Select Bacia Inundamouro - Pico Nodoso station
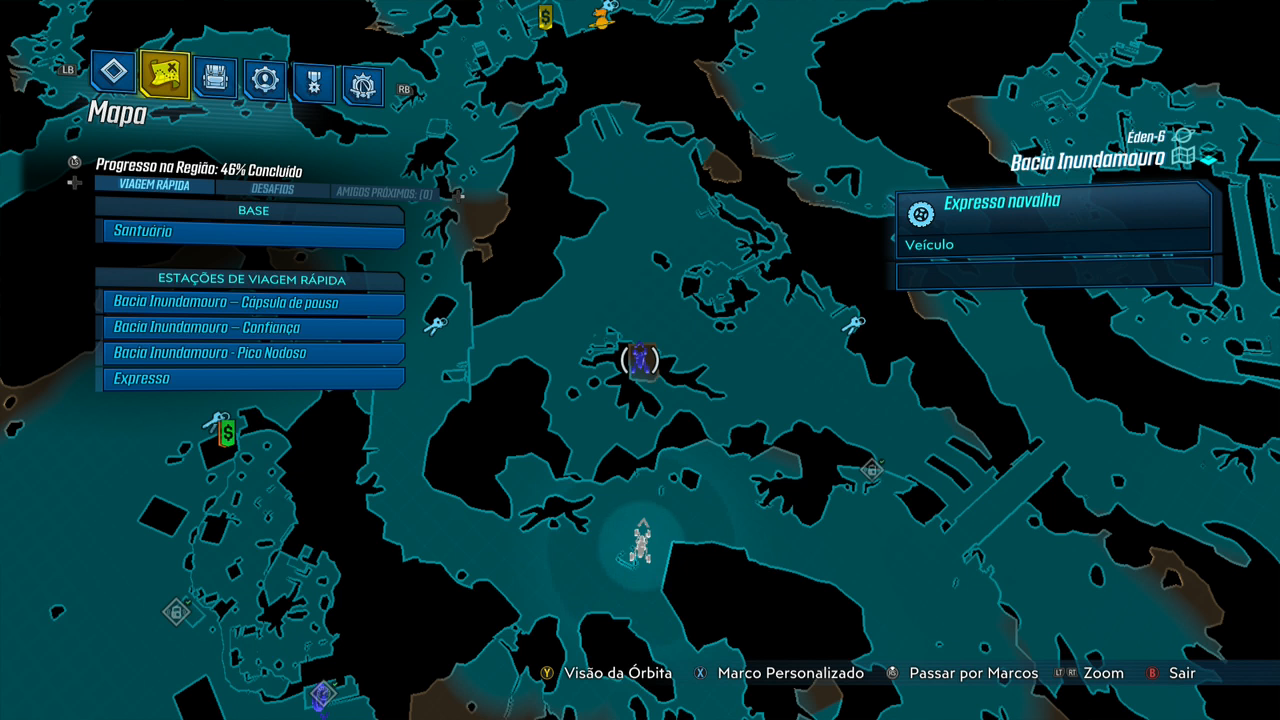The image size is (1280, 720). [254, 353]
